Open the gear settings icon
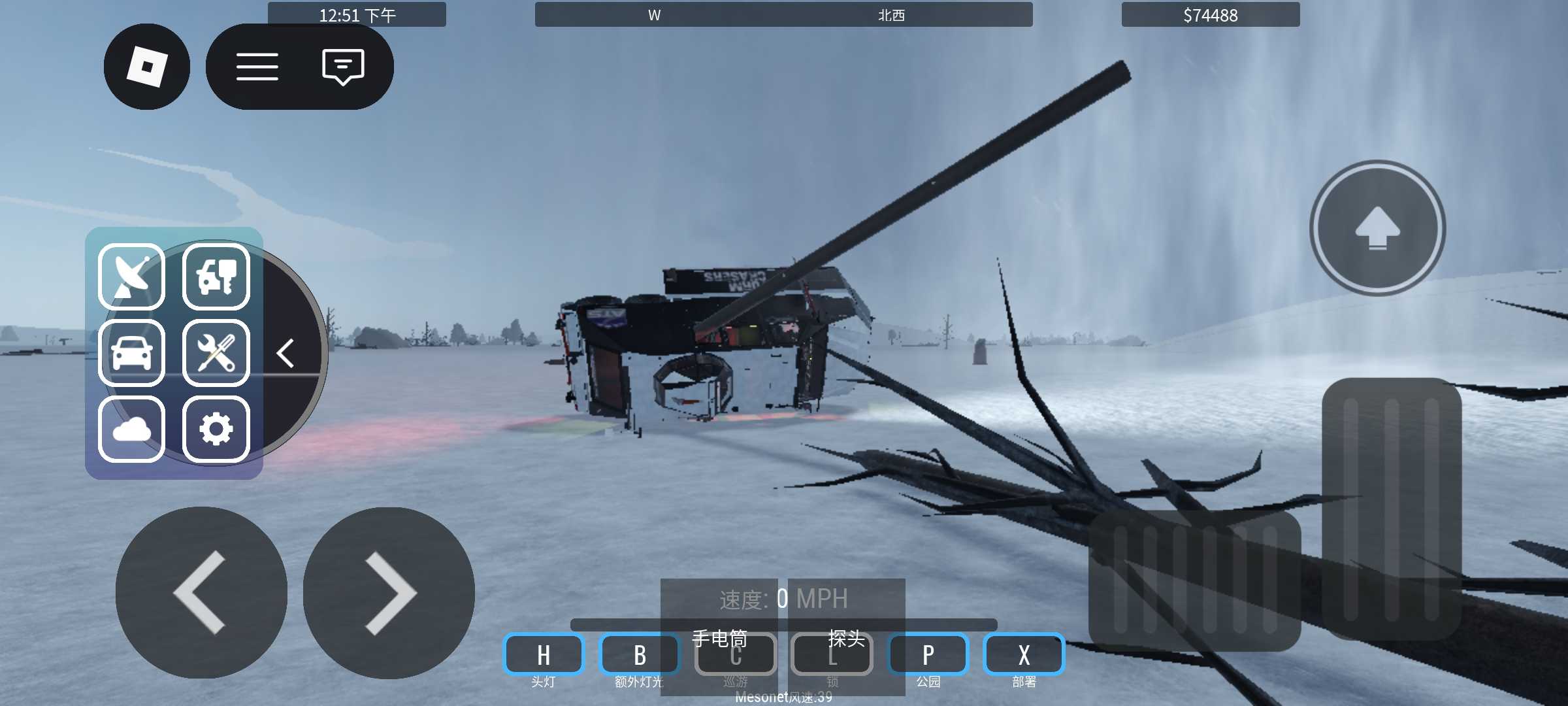 pyautogui.click(x=216, y=429)
